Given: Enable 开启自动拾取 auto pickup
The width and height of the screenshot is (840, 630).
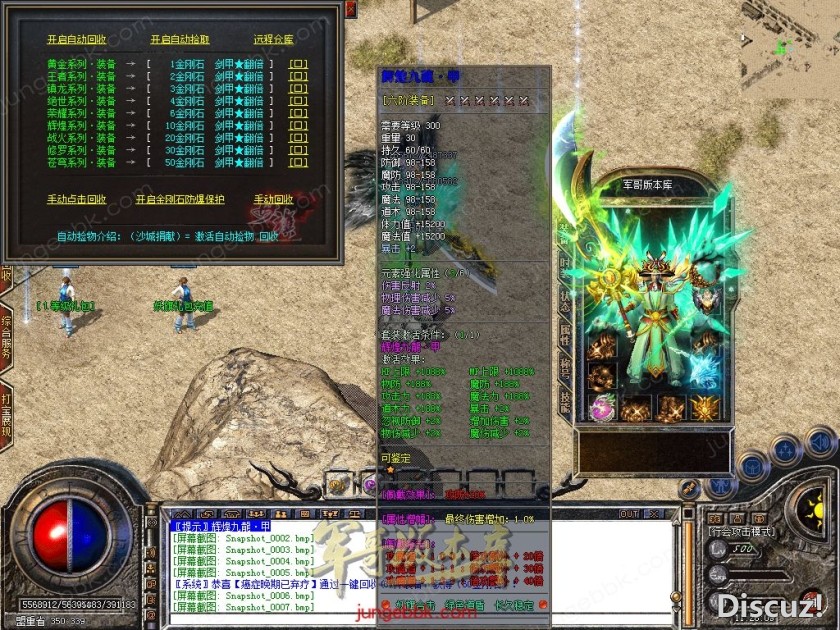Looking at the screenshot, I should pos(180,40).
